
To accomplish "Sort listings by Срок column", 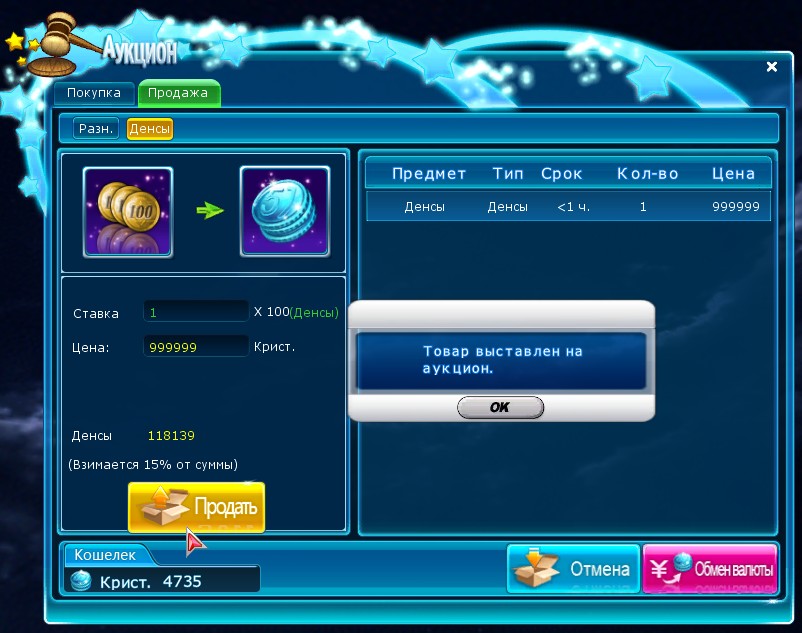I will (x=561, y=173).
